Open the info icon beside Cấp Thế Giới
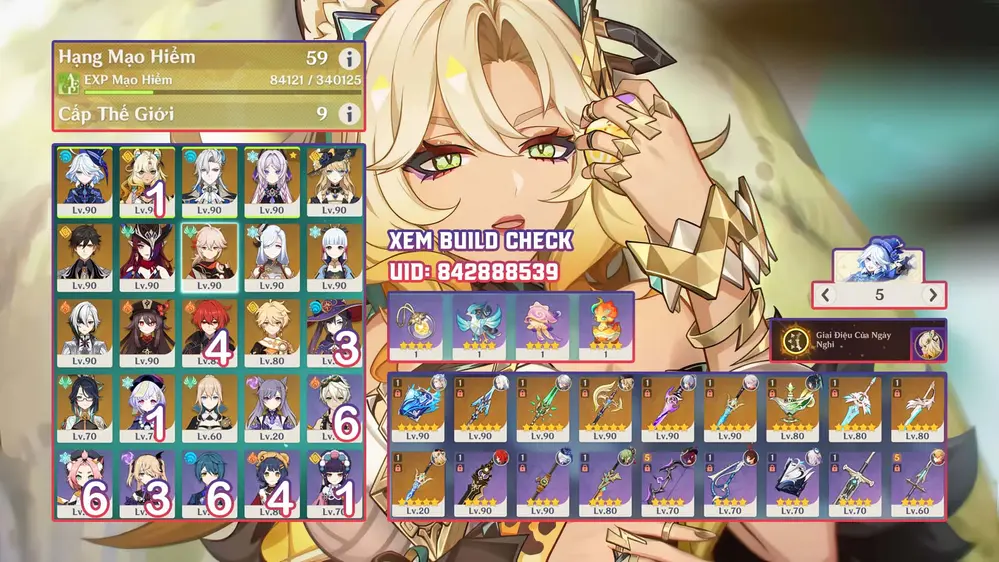999x562 pixels. click(349, 114)
